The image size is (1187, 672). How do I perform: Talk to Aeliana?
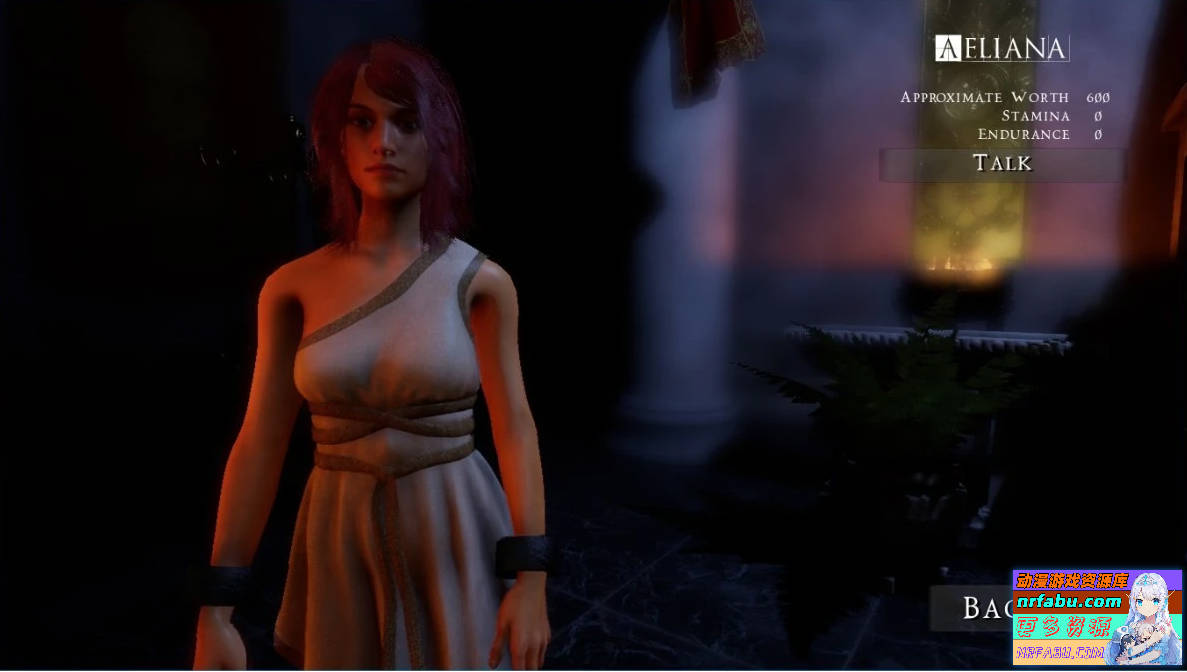point(1002,164)
